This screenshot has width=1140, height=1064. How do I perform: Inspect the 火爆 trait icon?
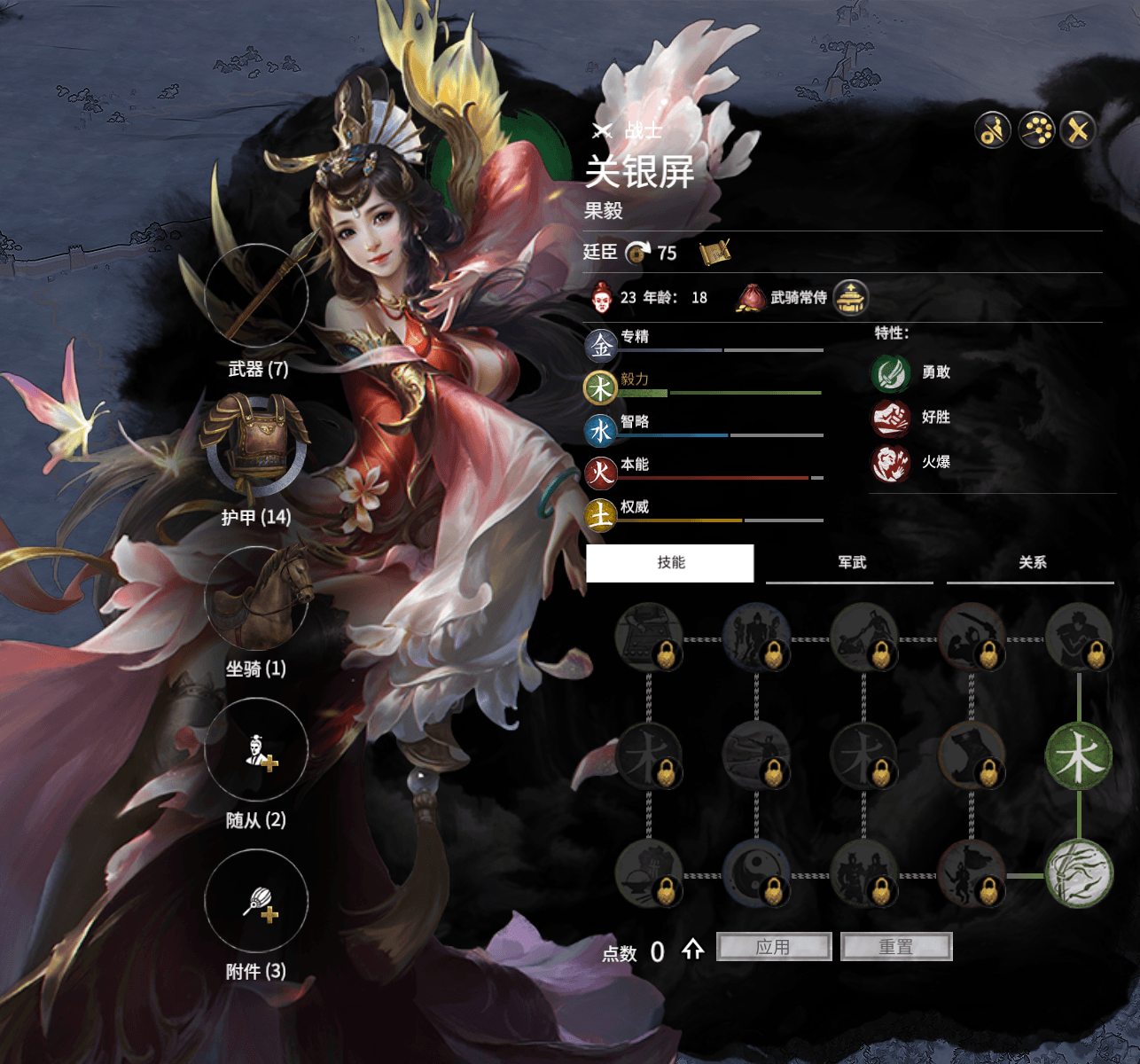click(890, 463)
